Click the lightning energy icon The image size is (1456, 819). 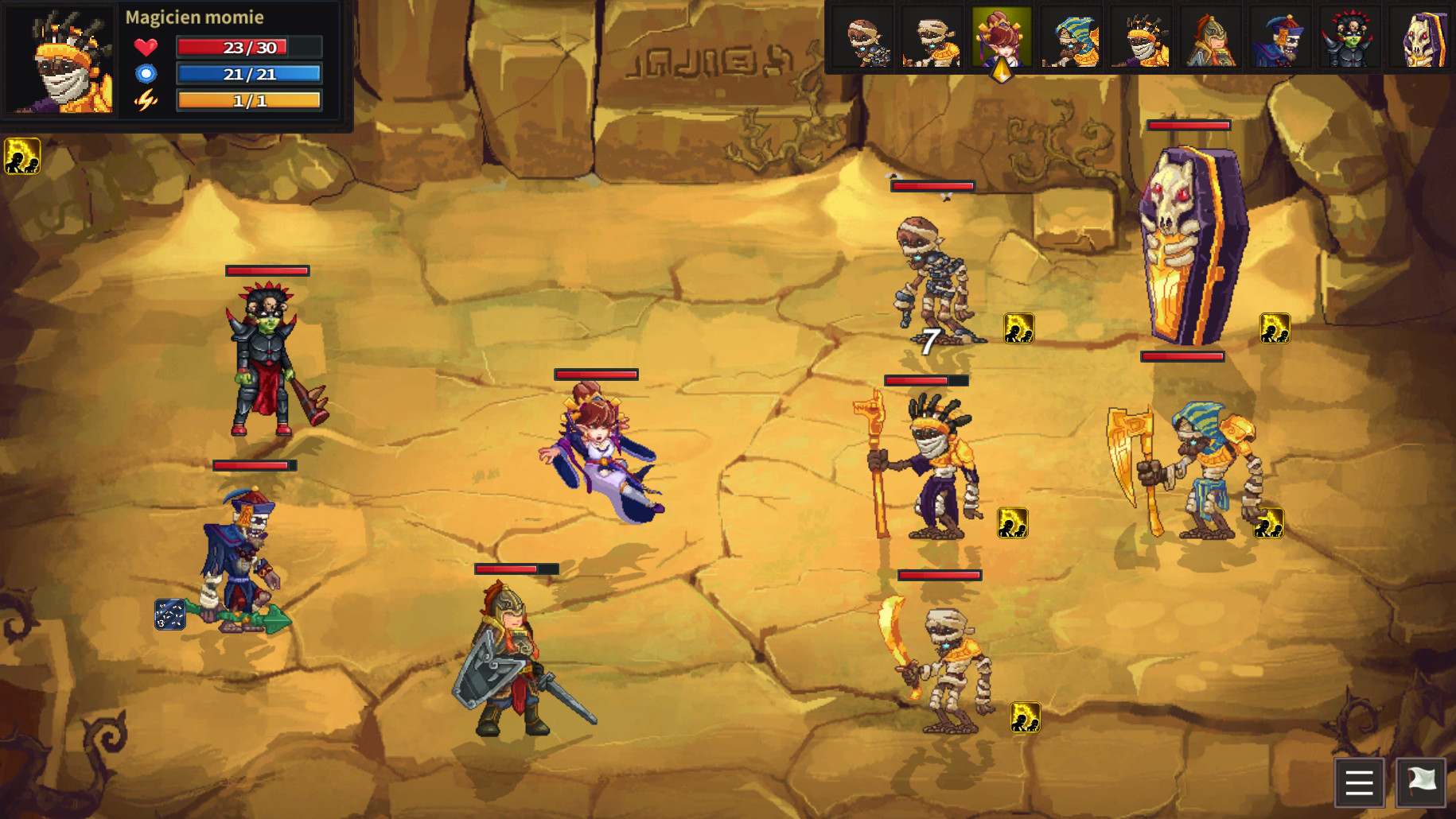[x=146, y=101]
